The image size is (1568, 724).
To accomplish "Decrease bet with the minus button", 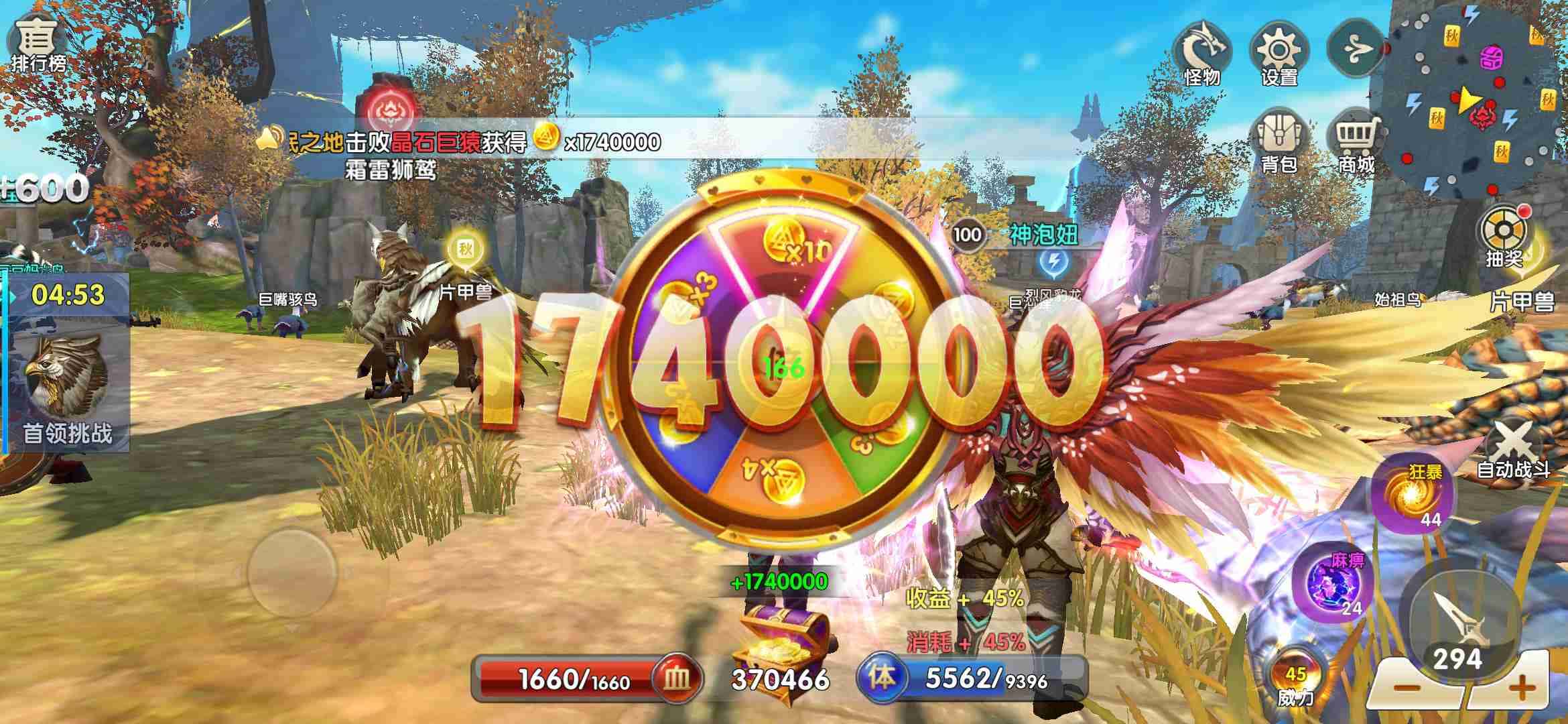I will pos(1406,688).
